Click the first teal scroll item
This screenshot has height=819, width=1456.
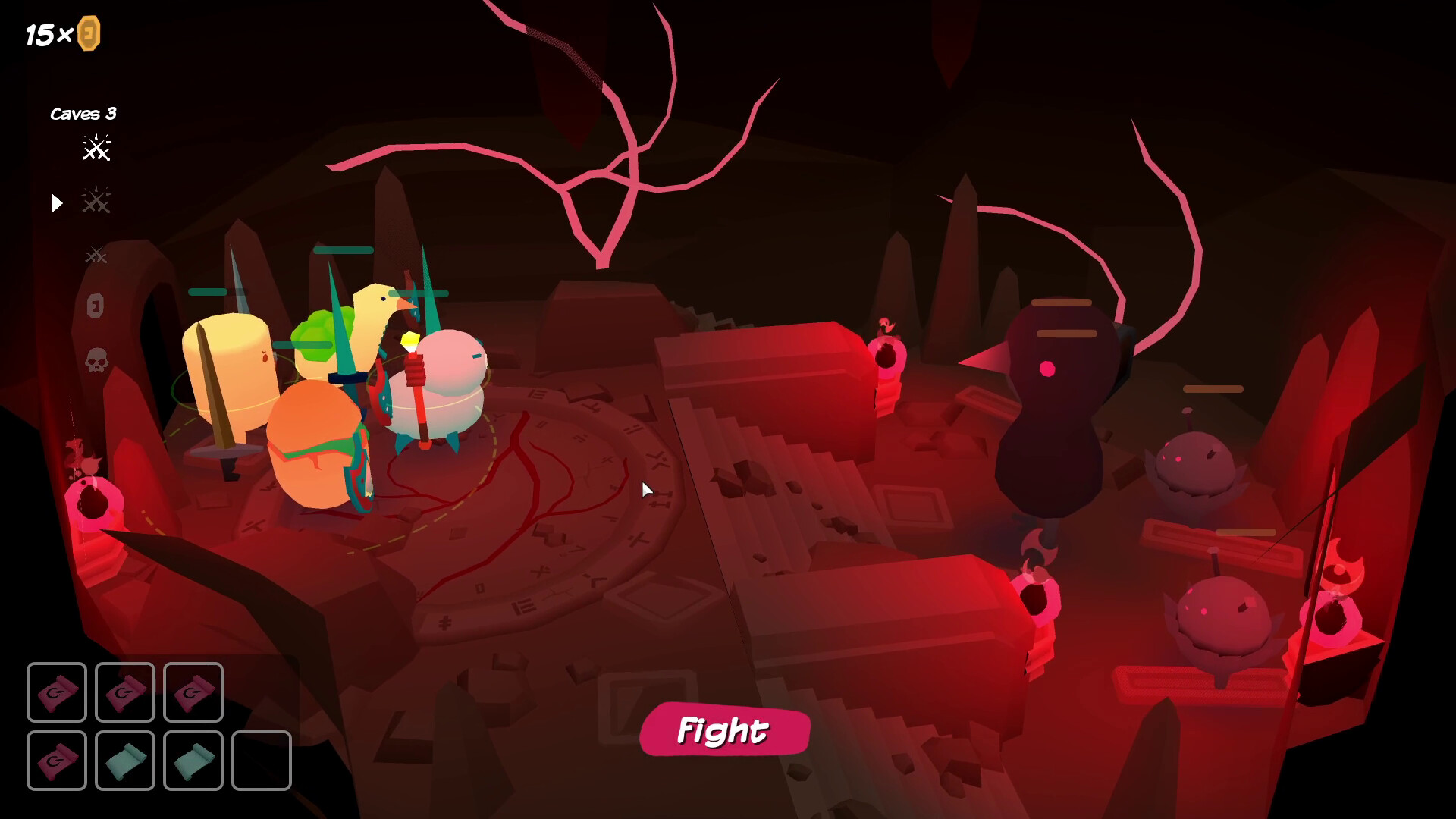tap(125, 761)
